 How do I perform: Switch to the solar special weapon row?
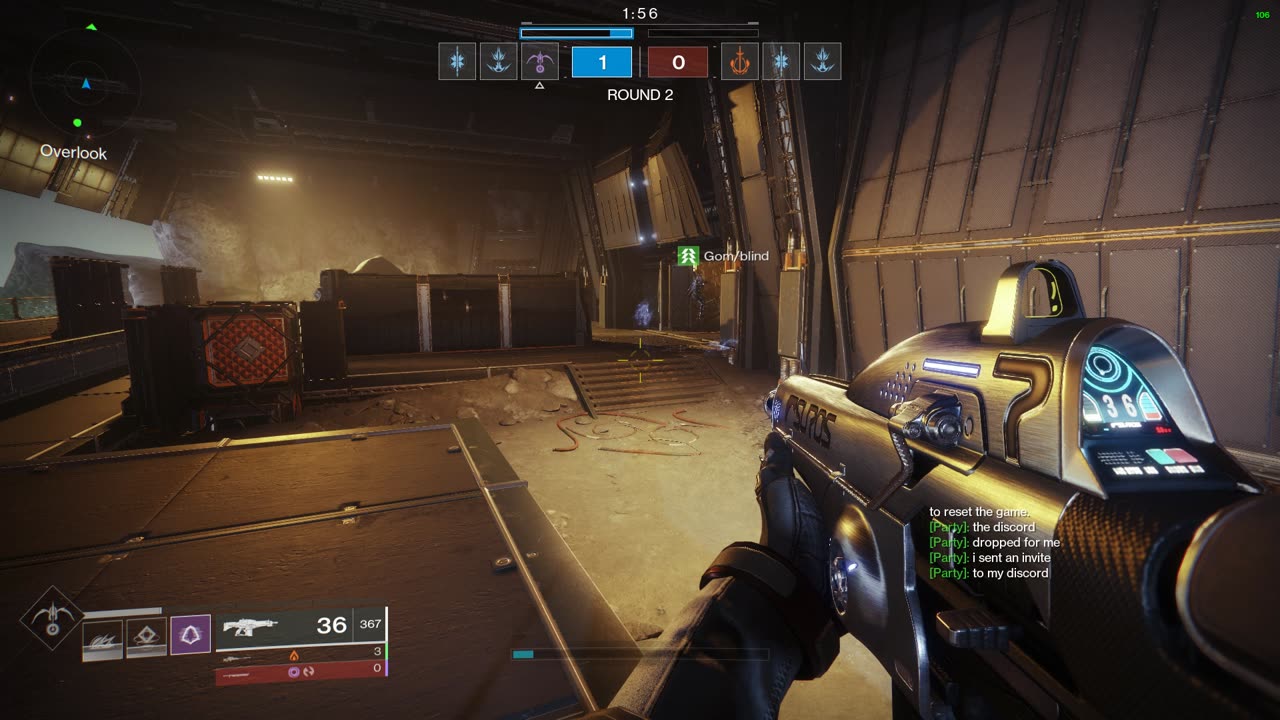(300, 654)
